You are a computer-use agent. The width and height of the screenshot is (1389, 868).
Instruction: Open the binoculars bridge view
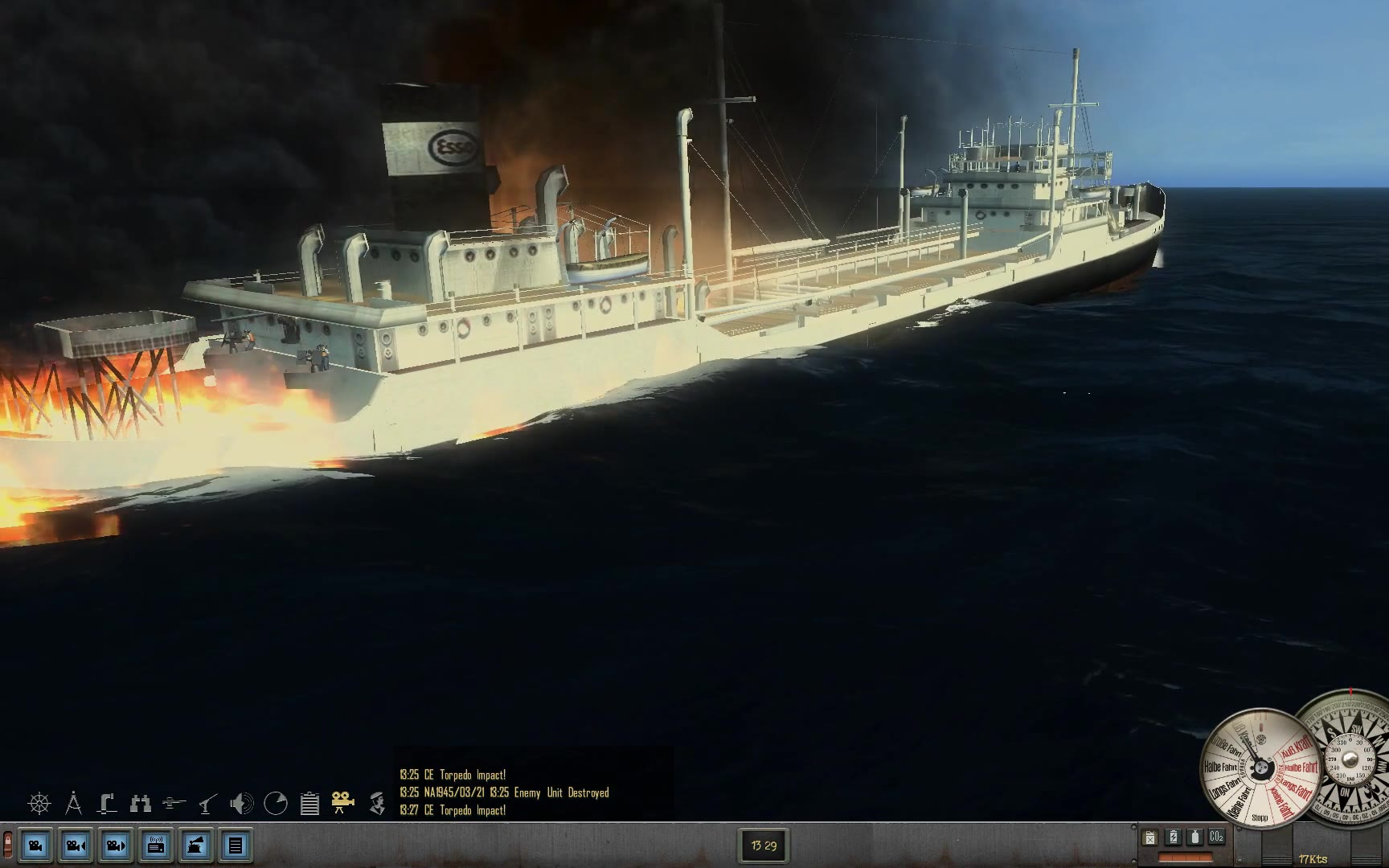click(141, 803)
